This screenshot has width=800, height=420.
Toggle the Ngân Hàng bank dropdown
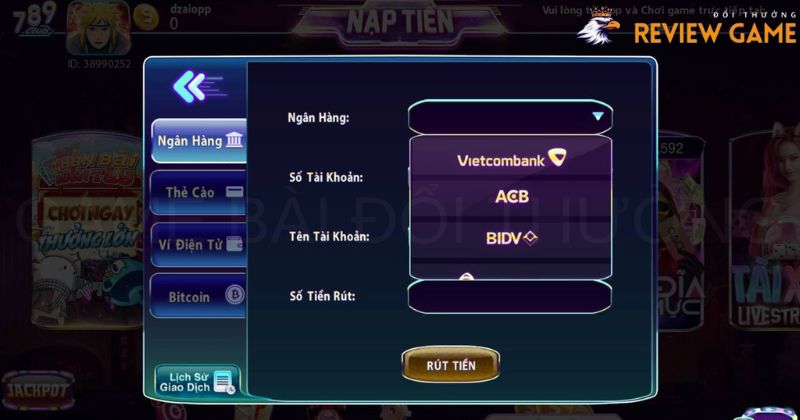pos(510,117)
